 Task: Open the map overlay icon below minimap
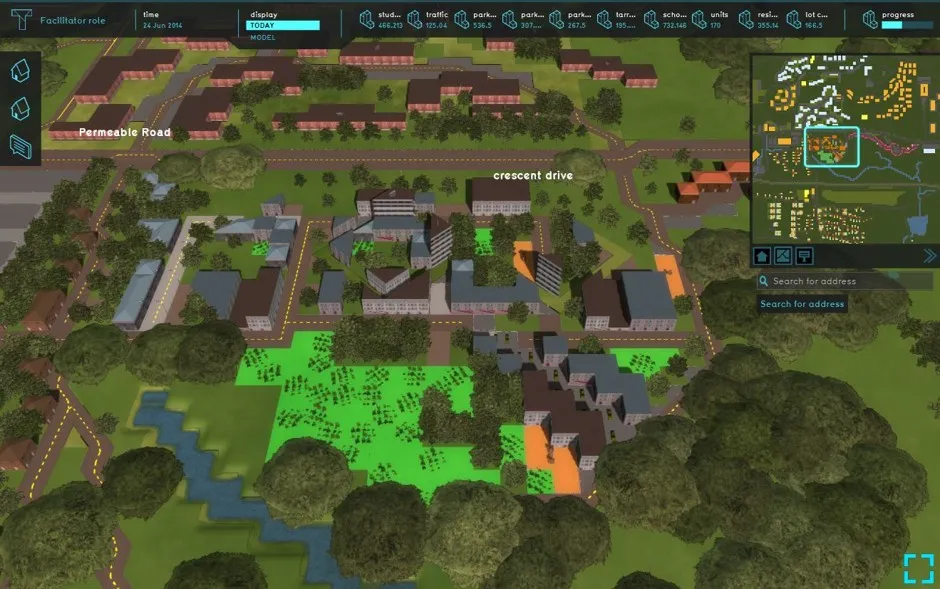click(783, 256)
